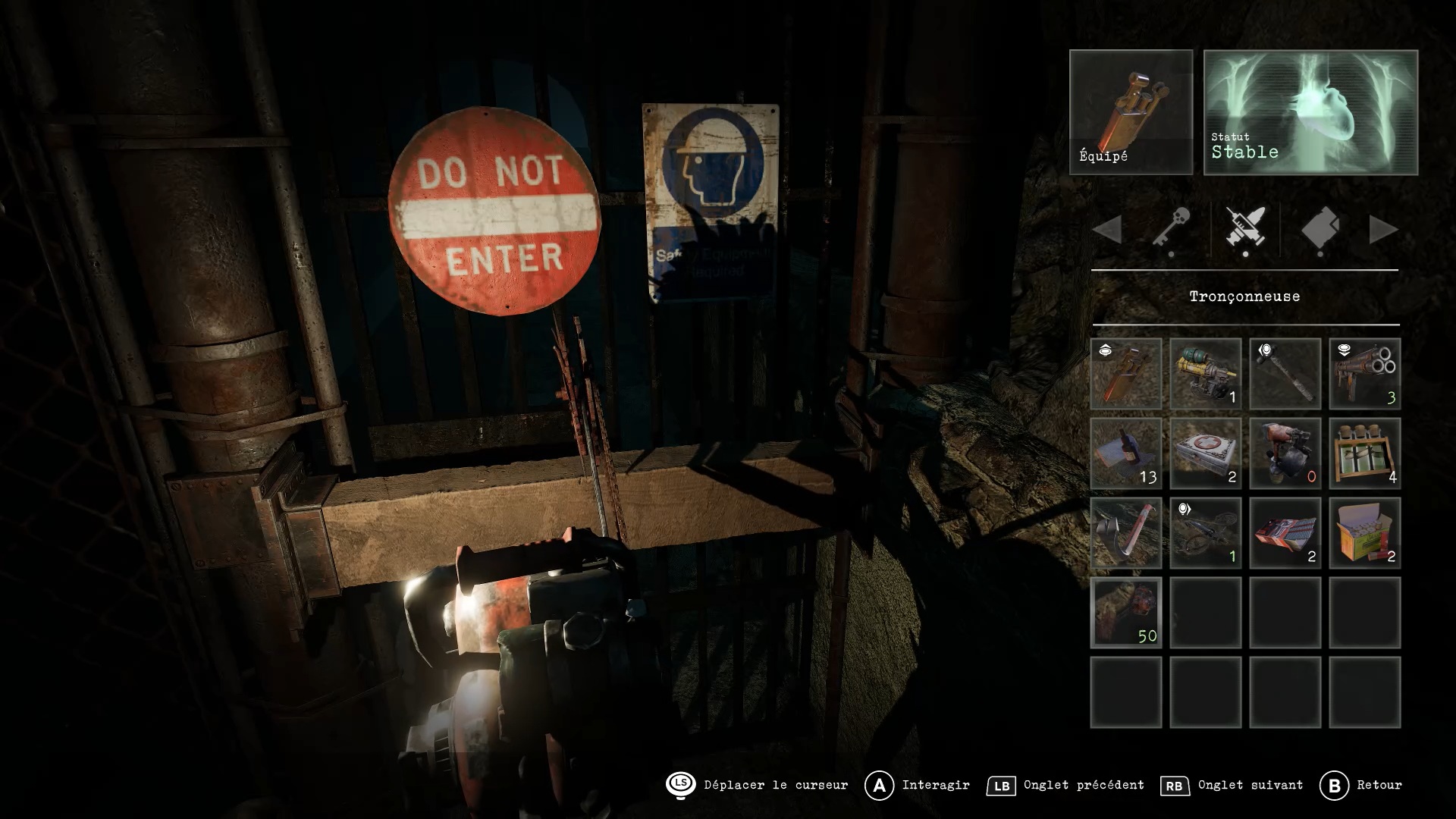The width and height of the screenshot is (1456, 819).
Task: Choose the rack of green vials
Action: [1365, 453]
